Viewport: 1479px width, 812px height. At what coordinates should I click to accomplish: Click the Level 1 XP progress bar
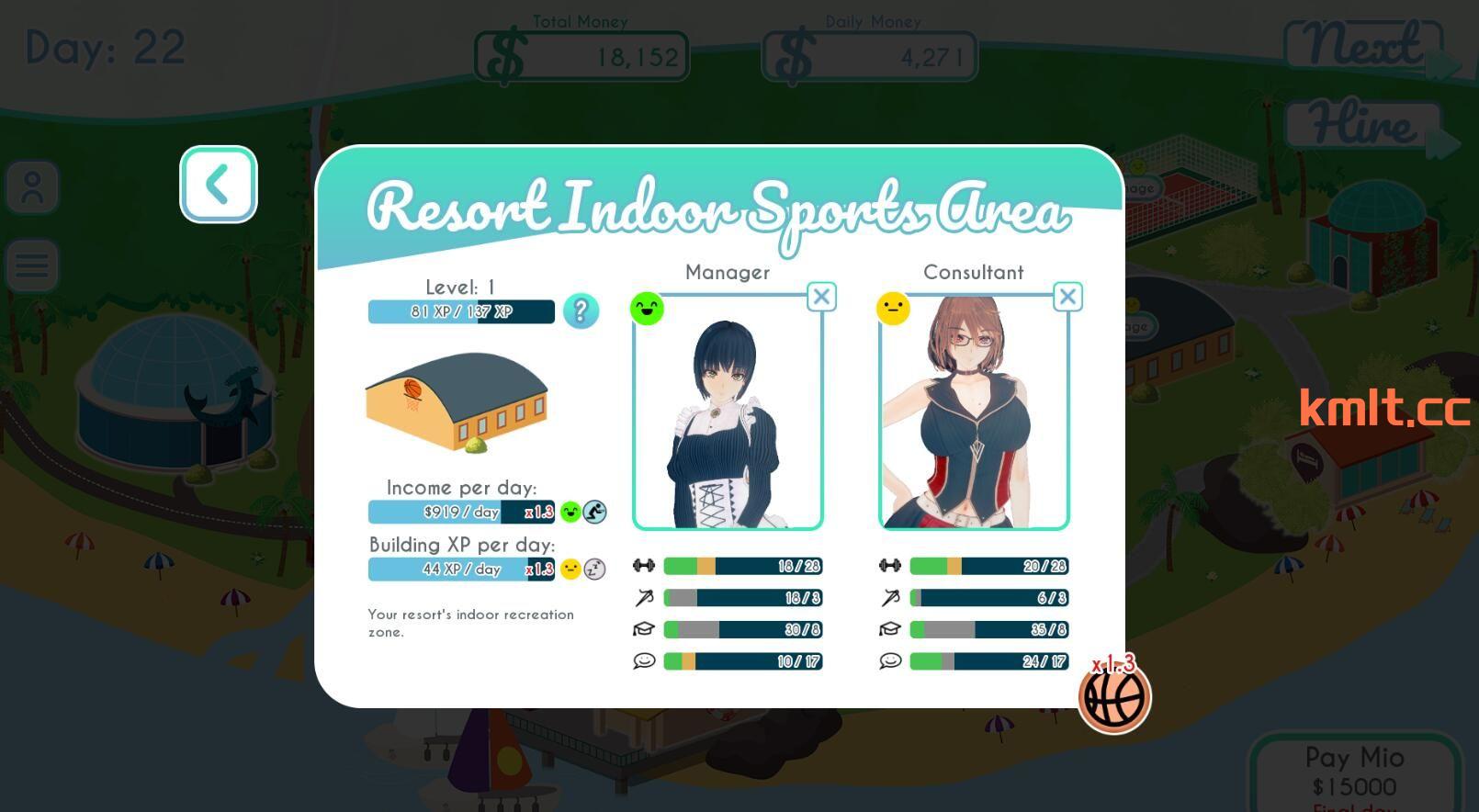pos(460,311)
